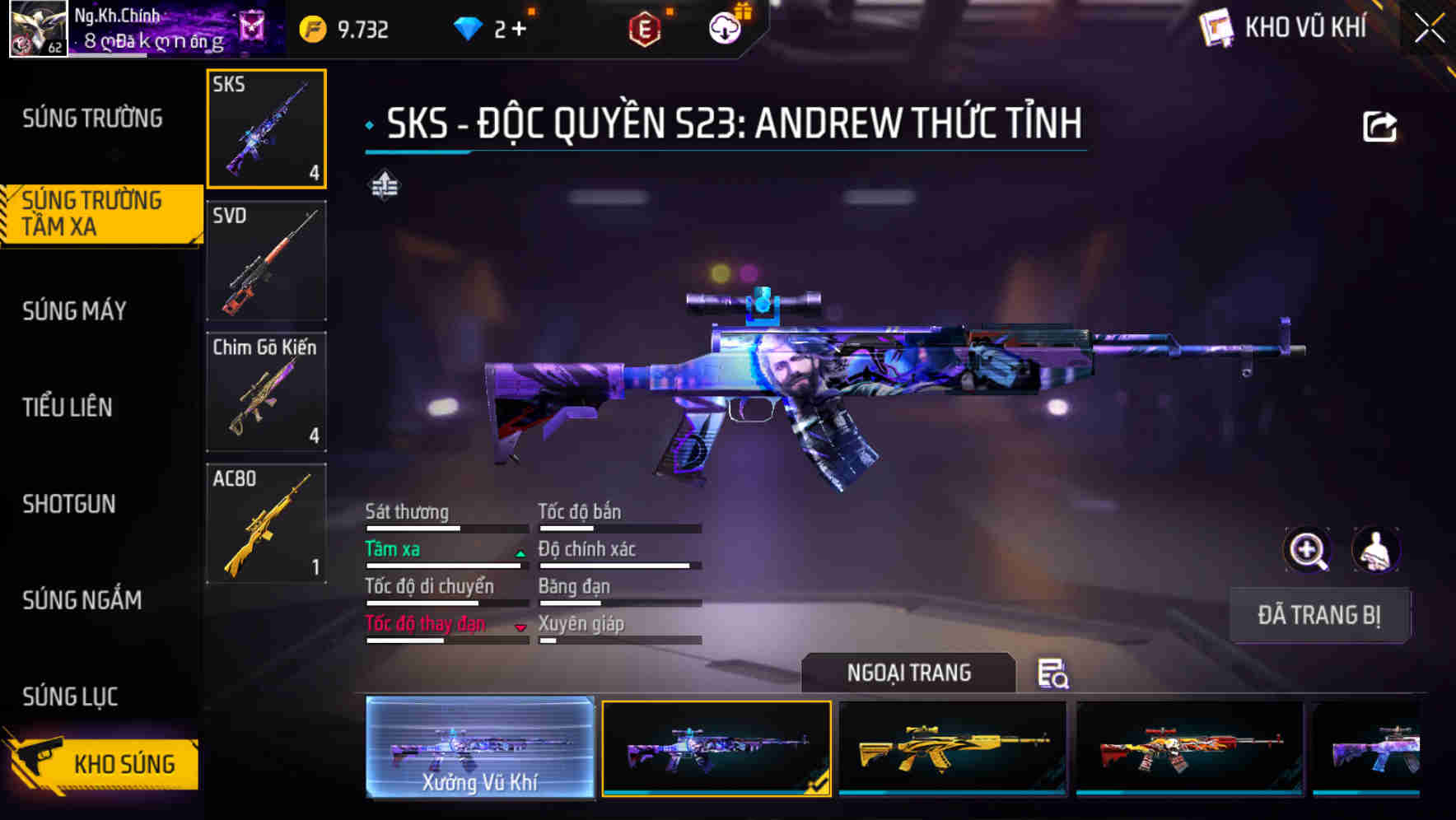Click the share icon beside KHO VŨ KHÍ
The image size is (1456, 820).
(1380, 124)
